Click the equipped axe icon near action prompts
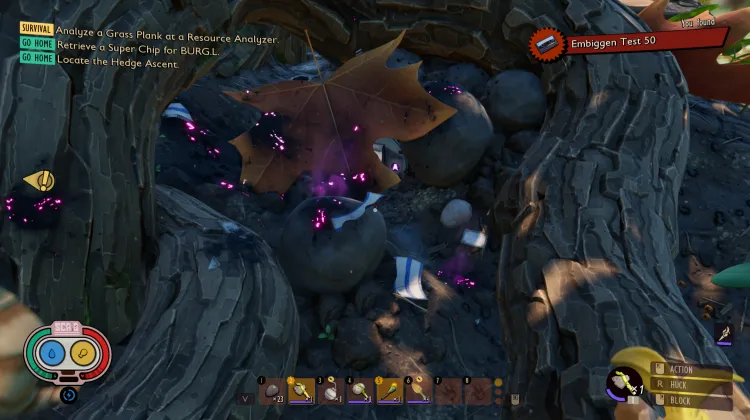The image size is (750, 420). [625, 384]
